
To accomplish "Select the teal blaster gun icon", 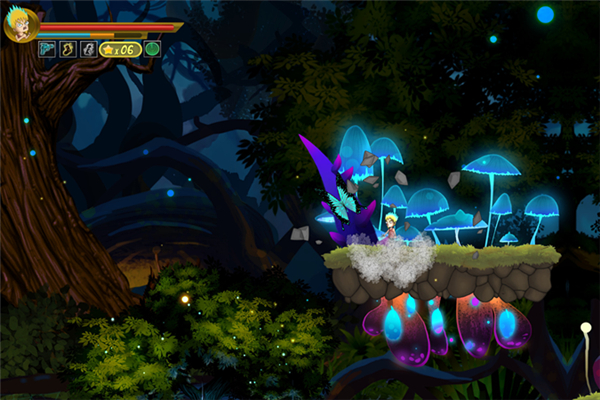I will [x=47, y=49].
